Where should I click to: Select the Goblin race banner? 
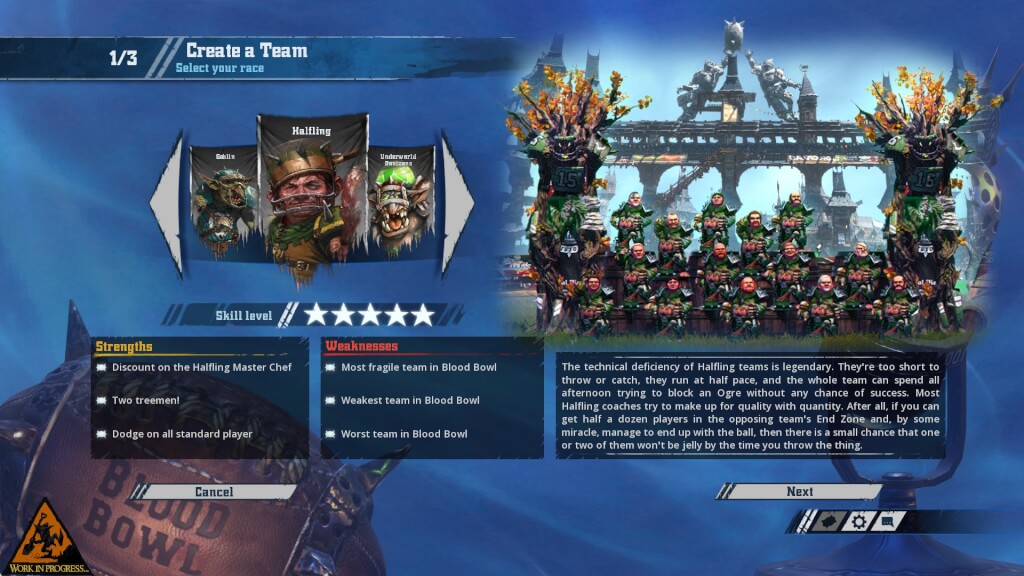click(224, 202)
